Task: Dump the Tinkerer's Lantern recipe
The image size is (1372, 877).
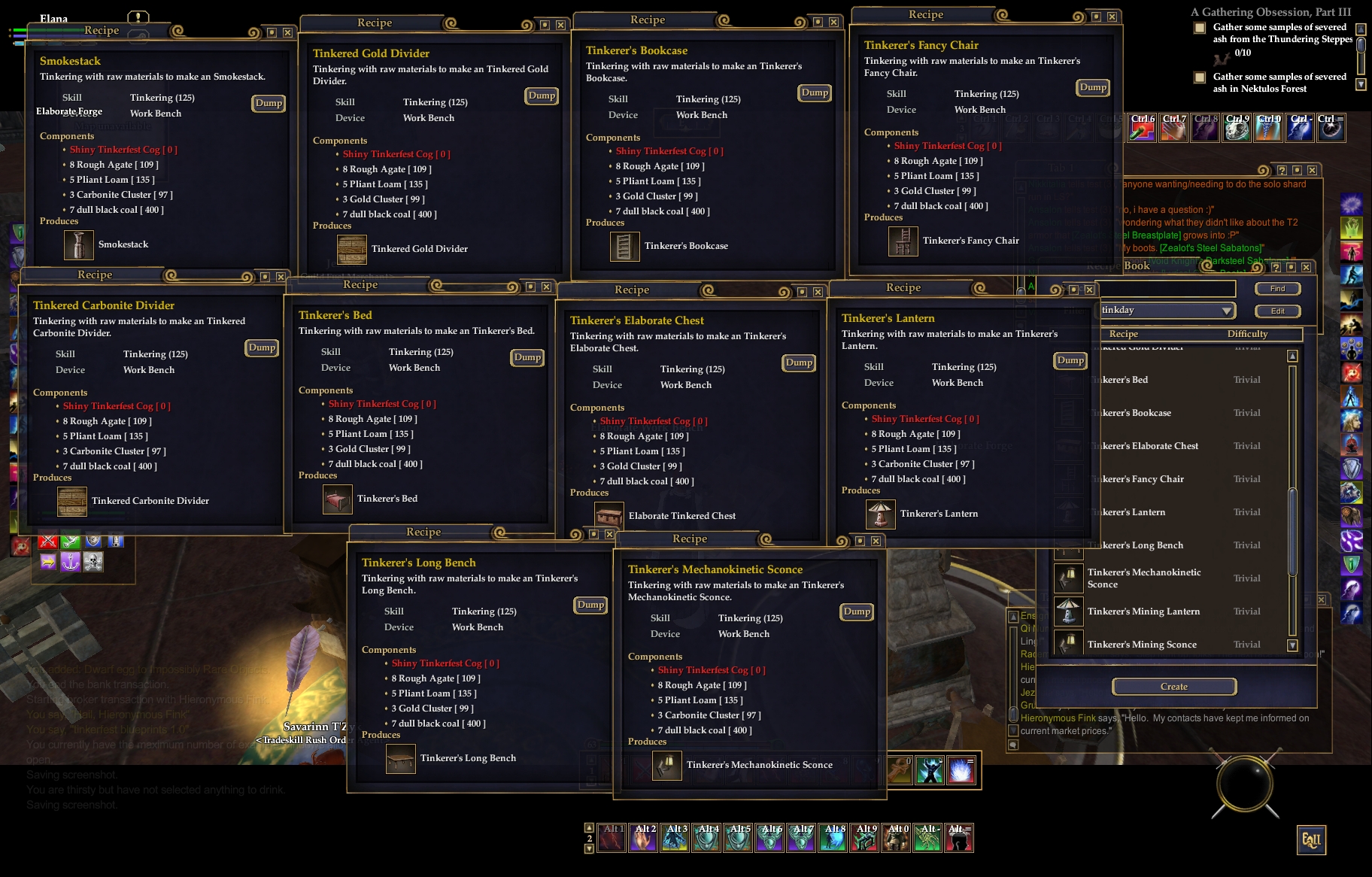Action: [1070, 360]
